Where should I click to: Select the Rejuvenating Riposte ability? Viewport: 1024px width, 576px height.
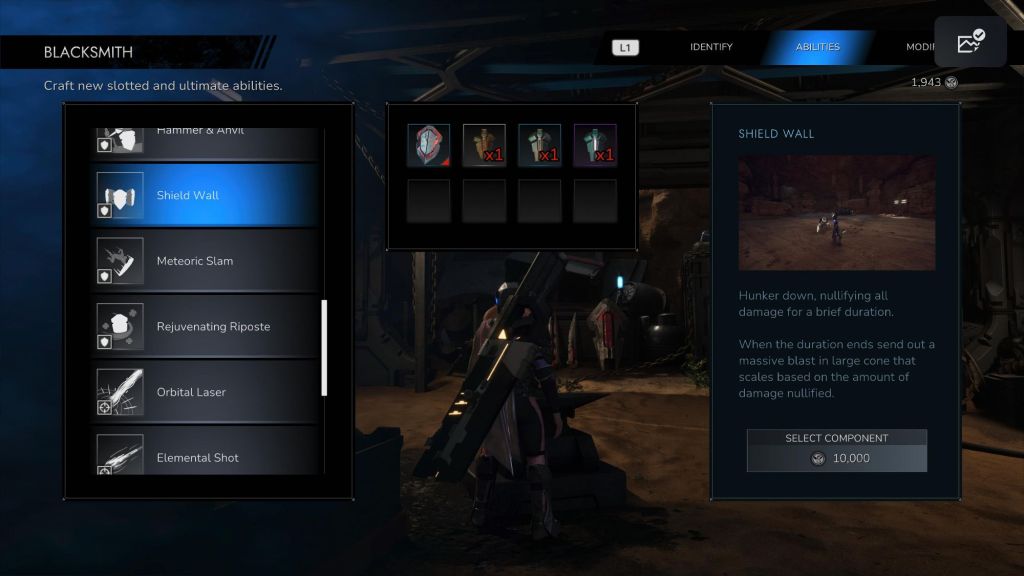(x=205, y=327)
